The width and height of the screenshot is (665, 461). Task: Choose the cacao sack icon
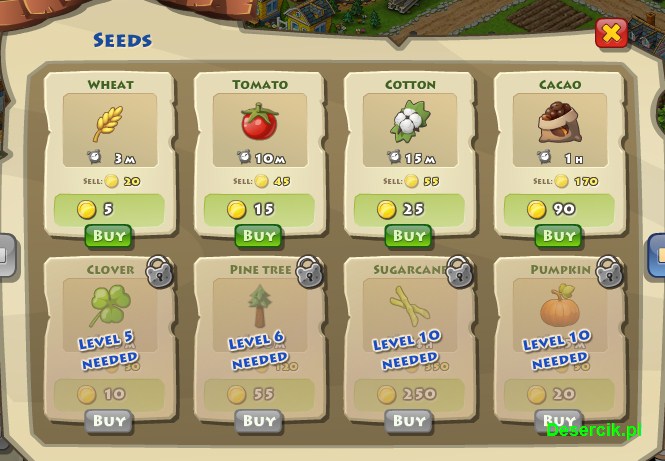click(x=559, y=122)
